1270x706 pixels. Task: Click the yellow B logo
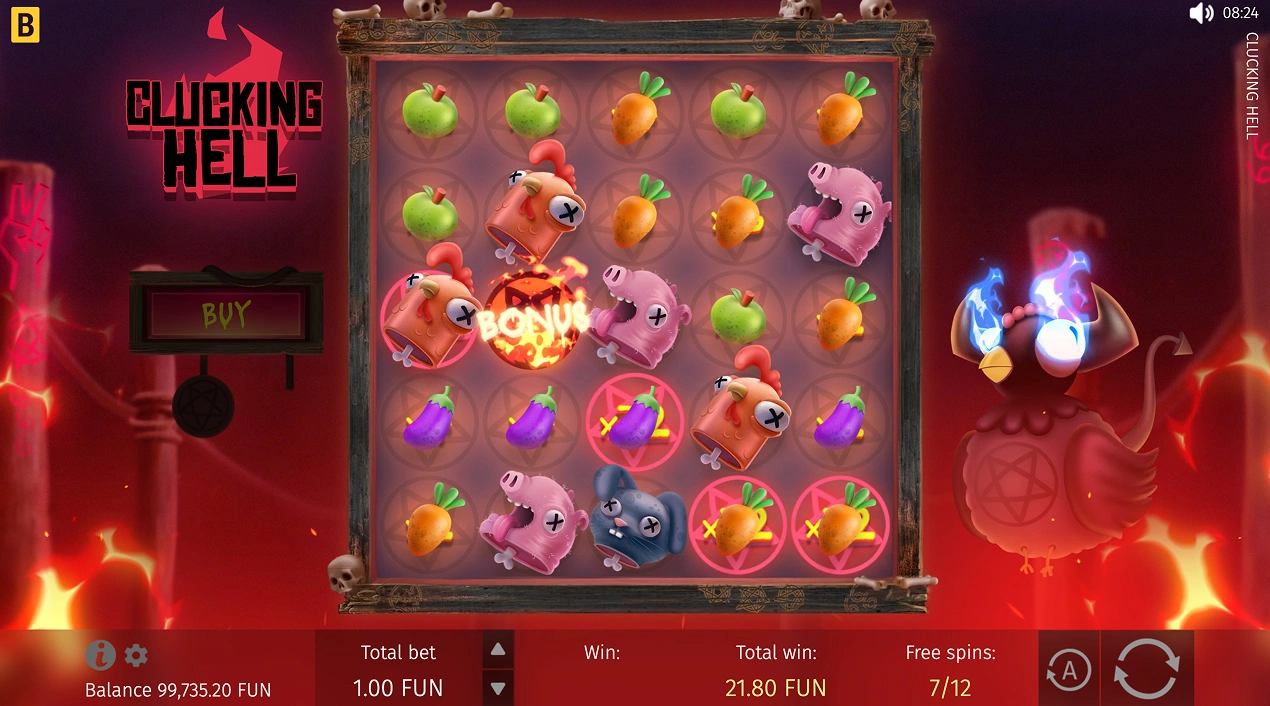[25, 27]
